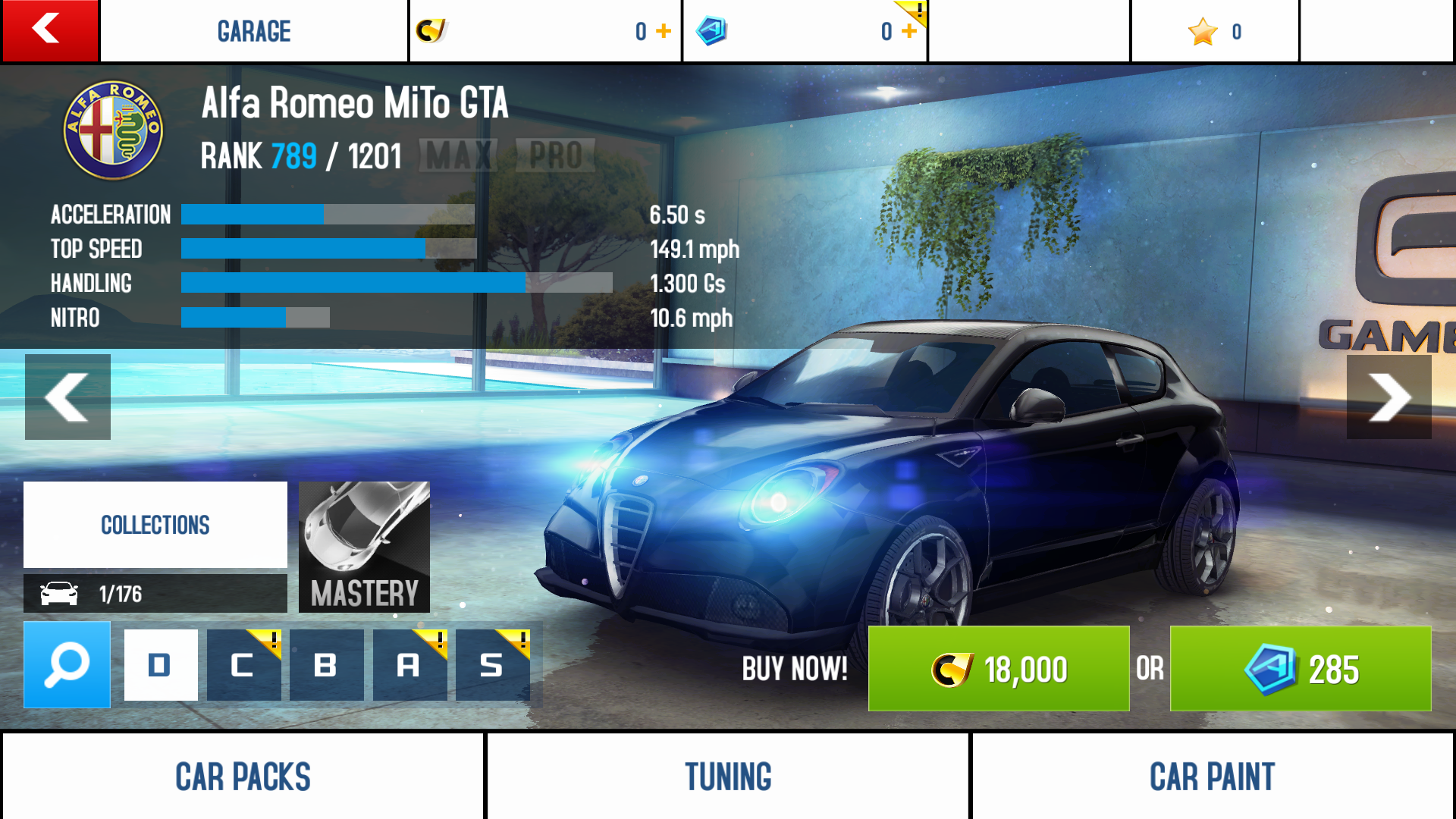Switch to class C cars

pos(243,665)
